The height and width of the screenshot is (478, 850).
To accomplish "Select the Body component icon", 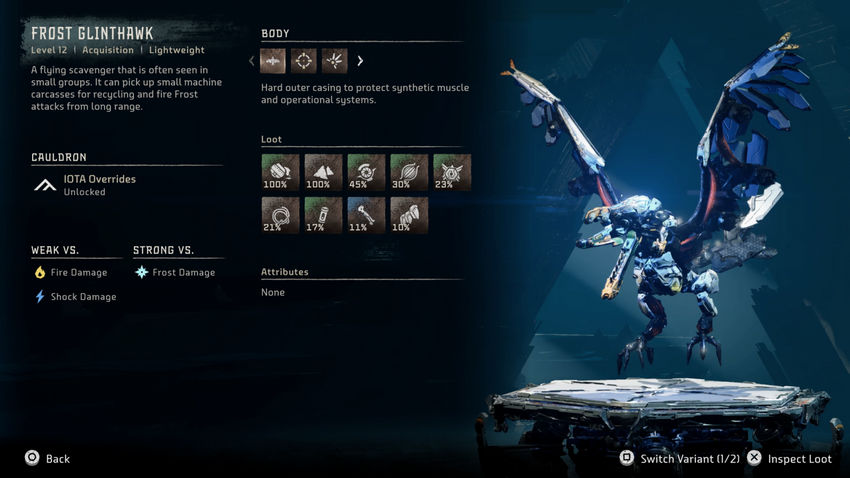I will point(273,61).
